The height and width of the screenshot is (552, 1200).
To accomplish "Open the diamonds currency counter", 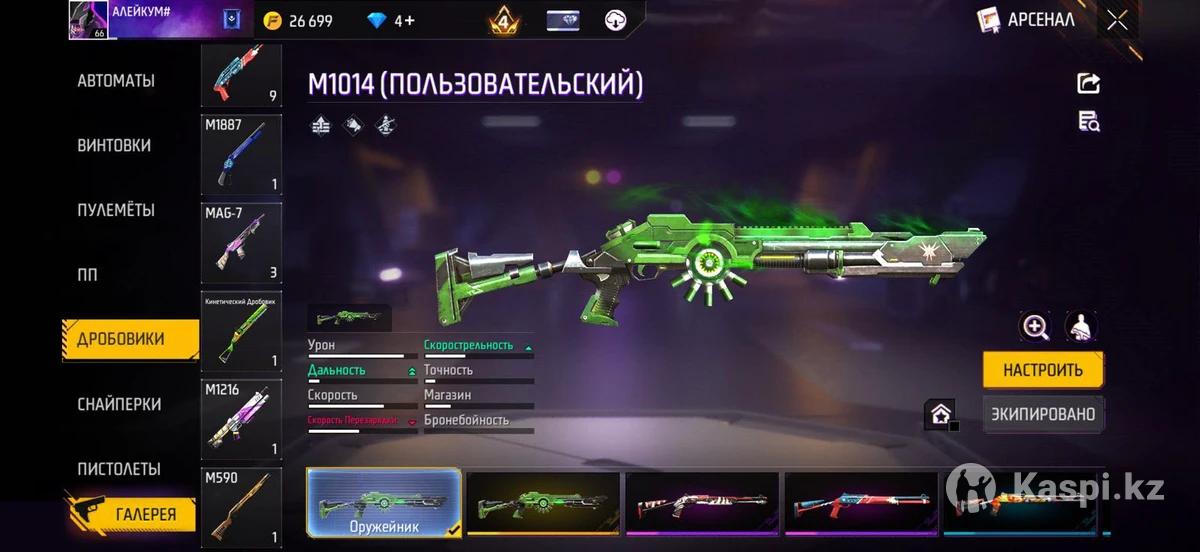I will tap(392, 20).
